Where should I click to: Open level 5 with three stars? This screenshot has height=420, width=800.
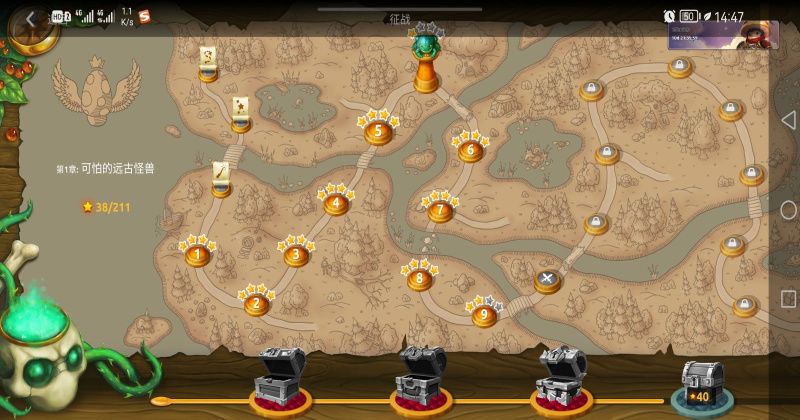[x=377, y=131]
